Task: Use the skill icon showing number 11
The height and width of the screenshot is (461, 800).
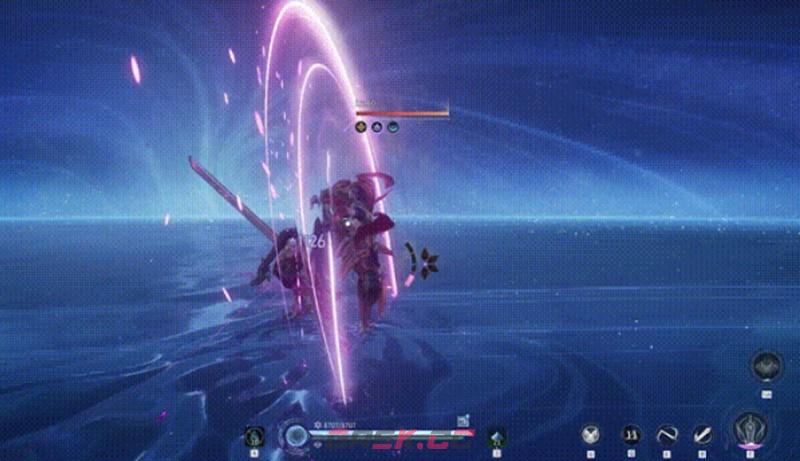Action: click(x=631, y=435)
